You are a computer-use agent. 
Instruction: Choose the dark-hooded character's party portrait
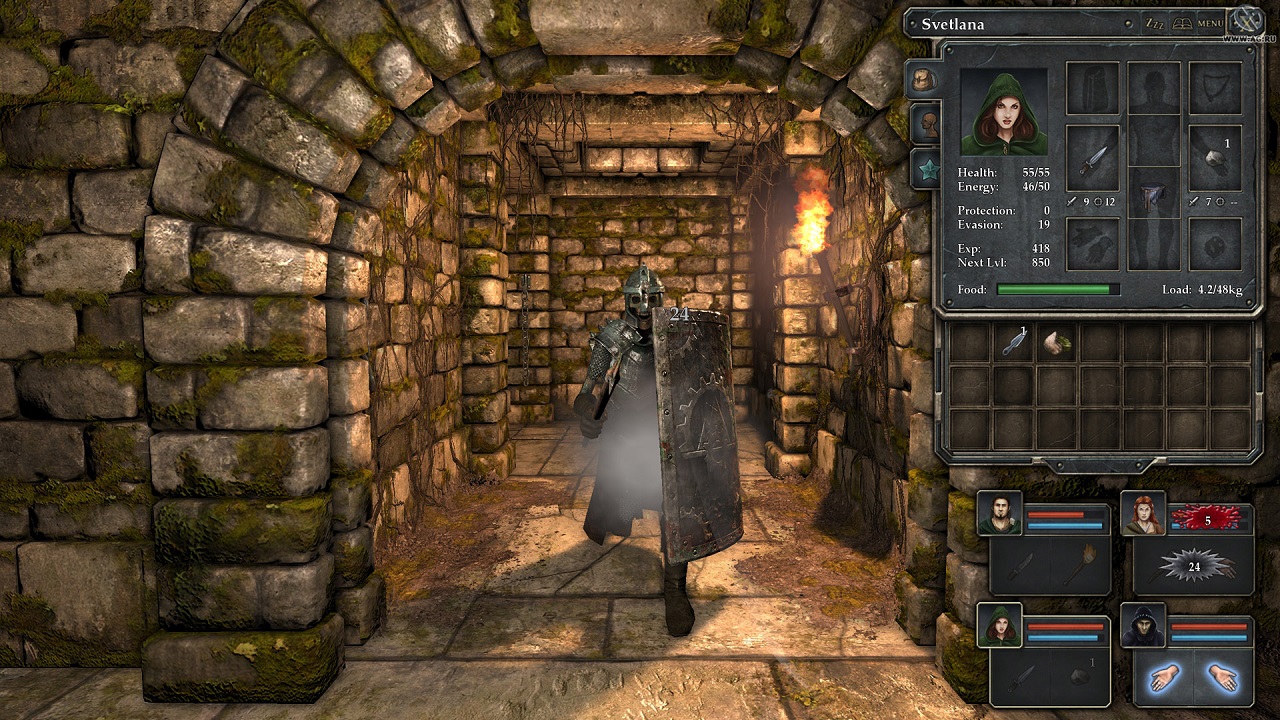pyautogui.click(x=1142, y=626)
